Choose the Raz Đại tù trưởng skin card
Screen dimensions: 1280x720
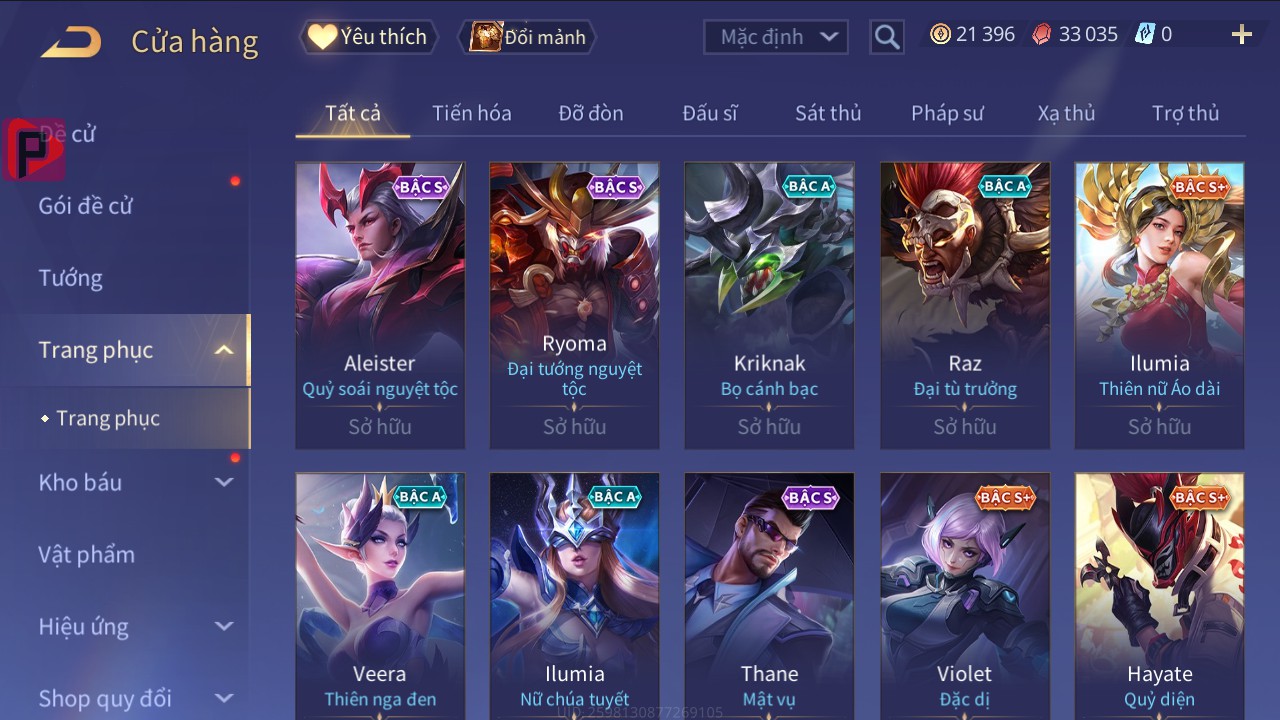point(965,305)
